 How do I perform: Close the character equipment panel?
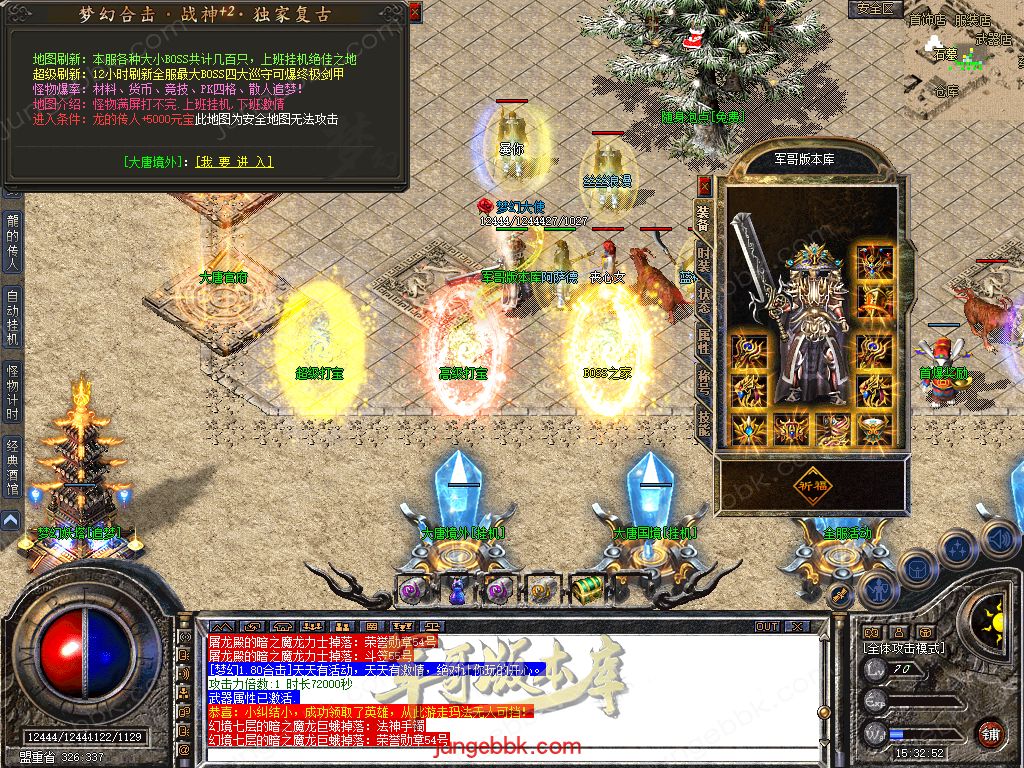(x=704, y=185)
